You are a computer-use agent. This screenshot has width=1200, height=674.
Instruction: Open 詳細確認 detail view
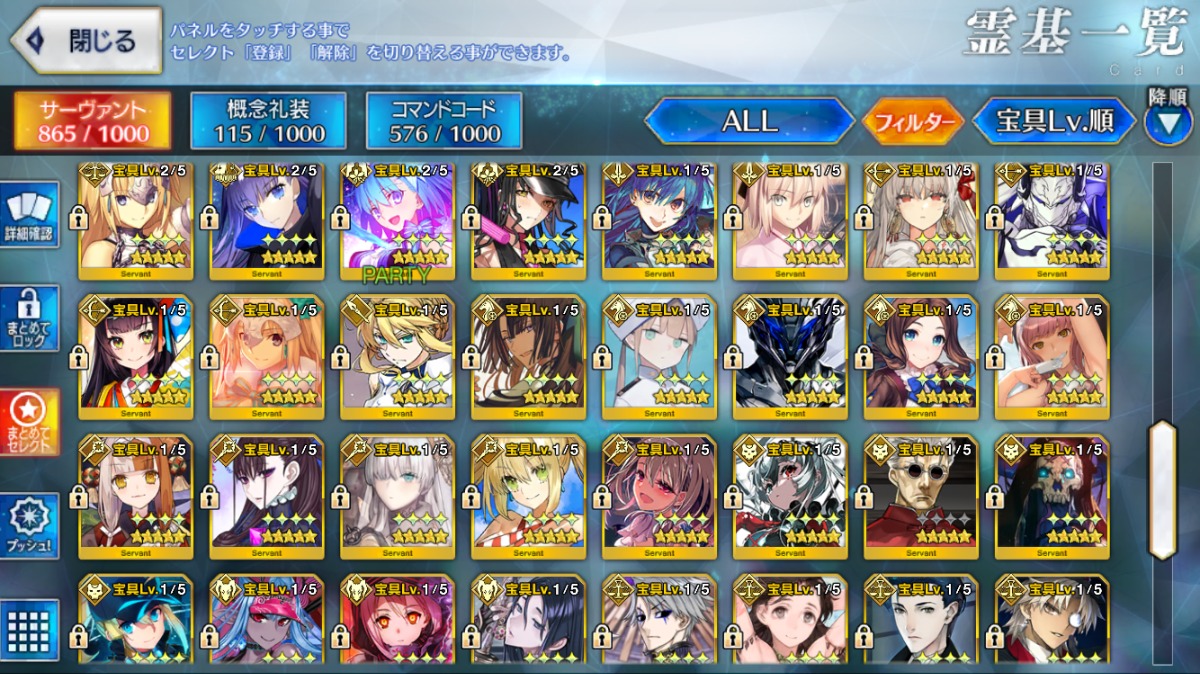click(x=29, y=217)
